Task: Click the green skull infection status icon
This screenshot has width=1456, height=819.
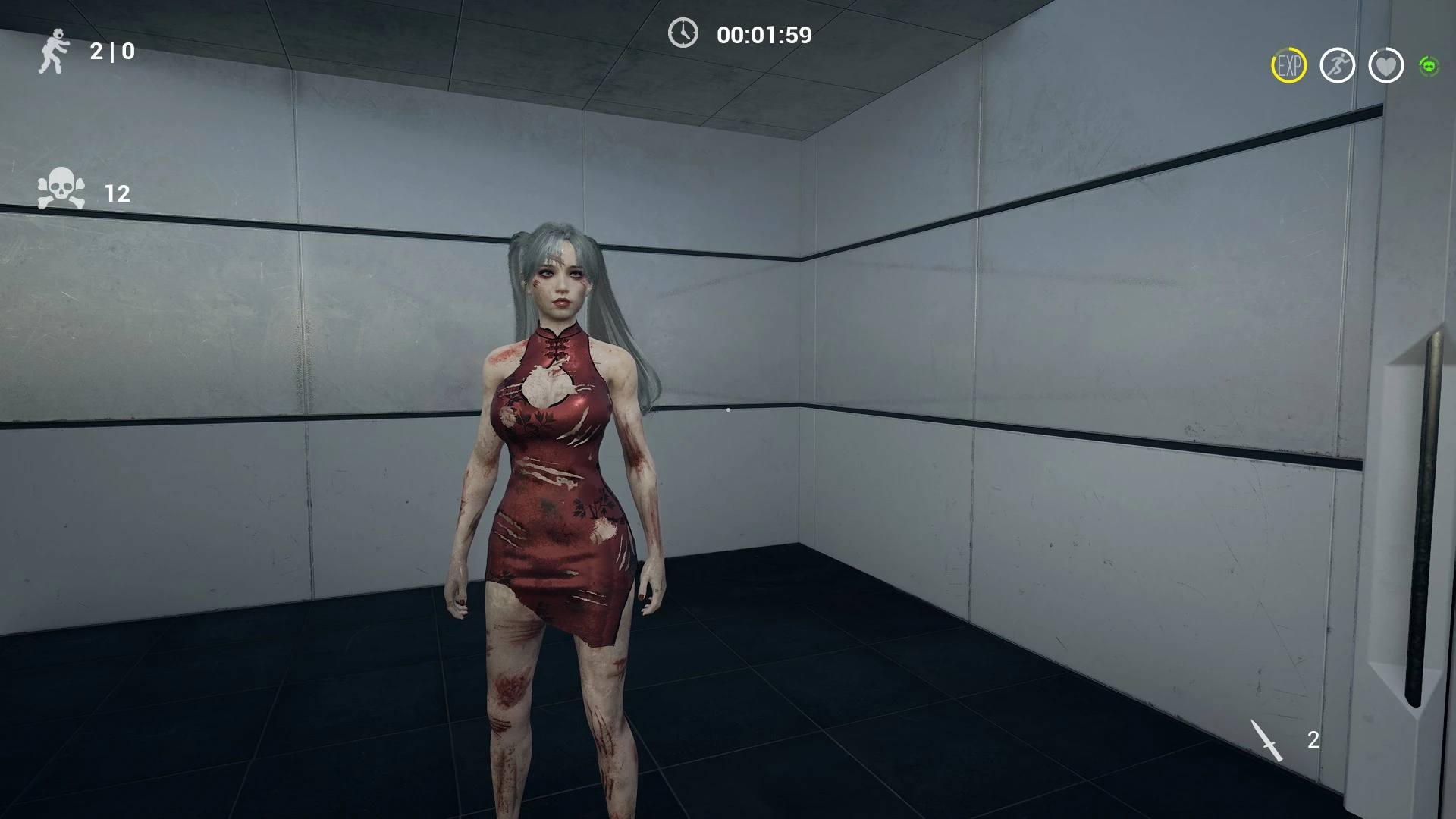Action: coord(1430,67)
